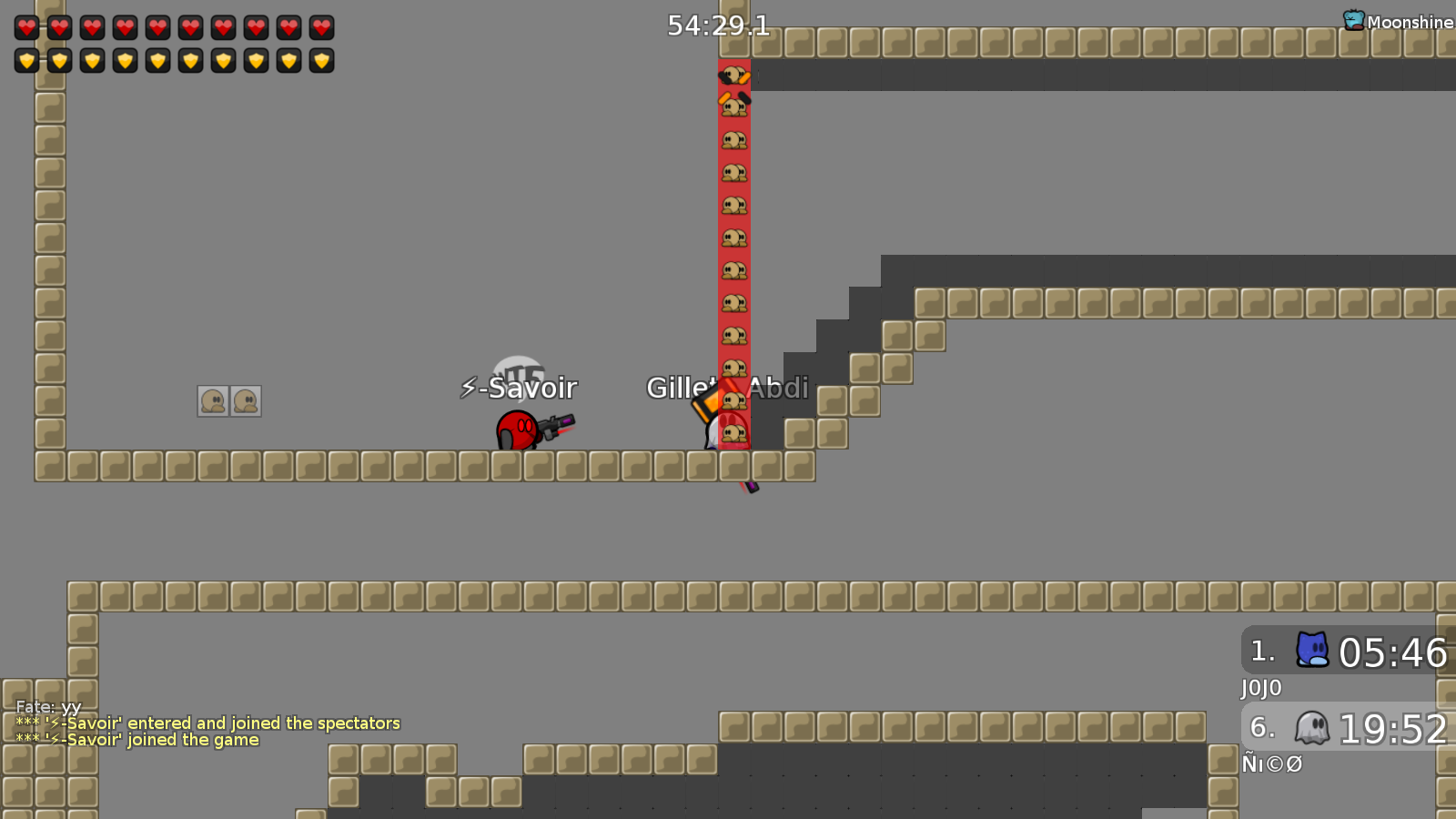Click the first red heart health icon

(27, 26)
